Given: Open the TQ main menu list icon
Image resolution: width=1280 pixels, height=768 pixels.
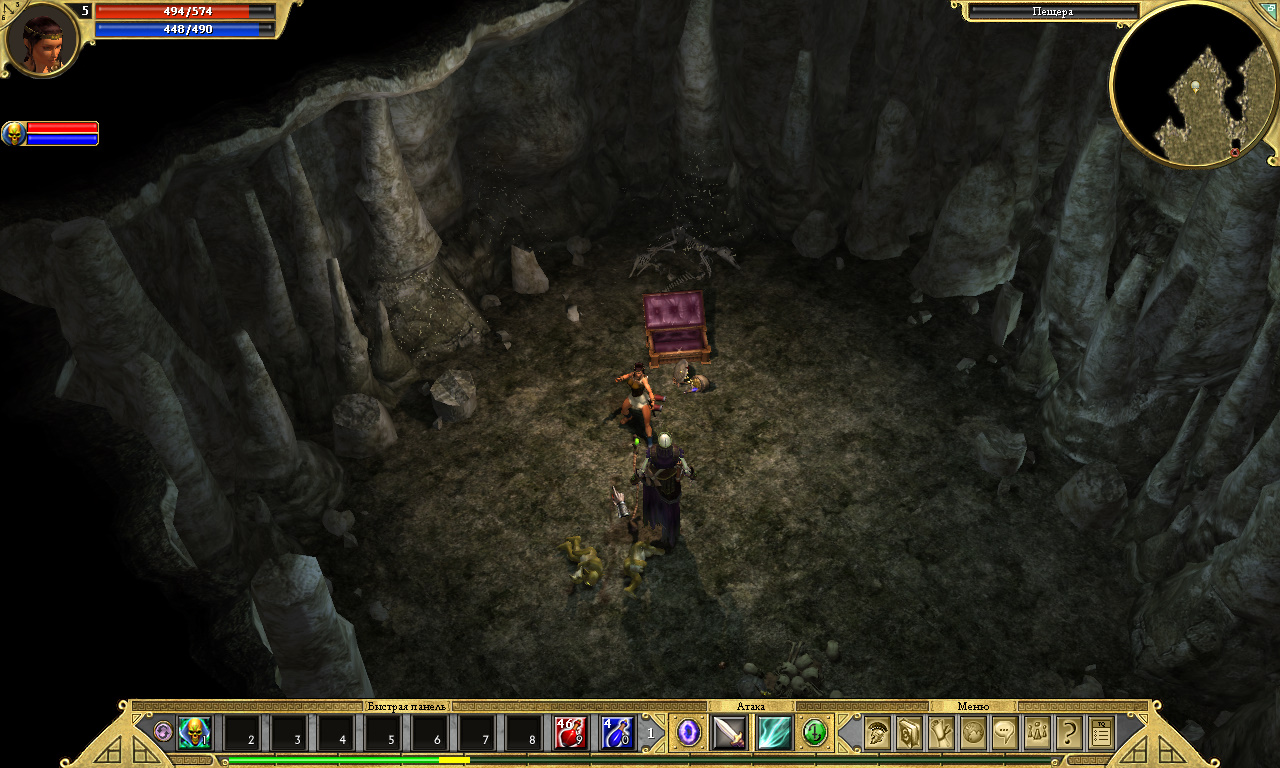Looking at the screenshot, I should (x=1101, y=733).
